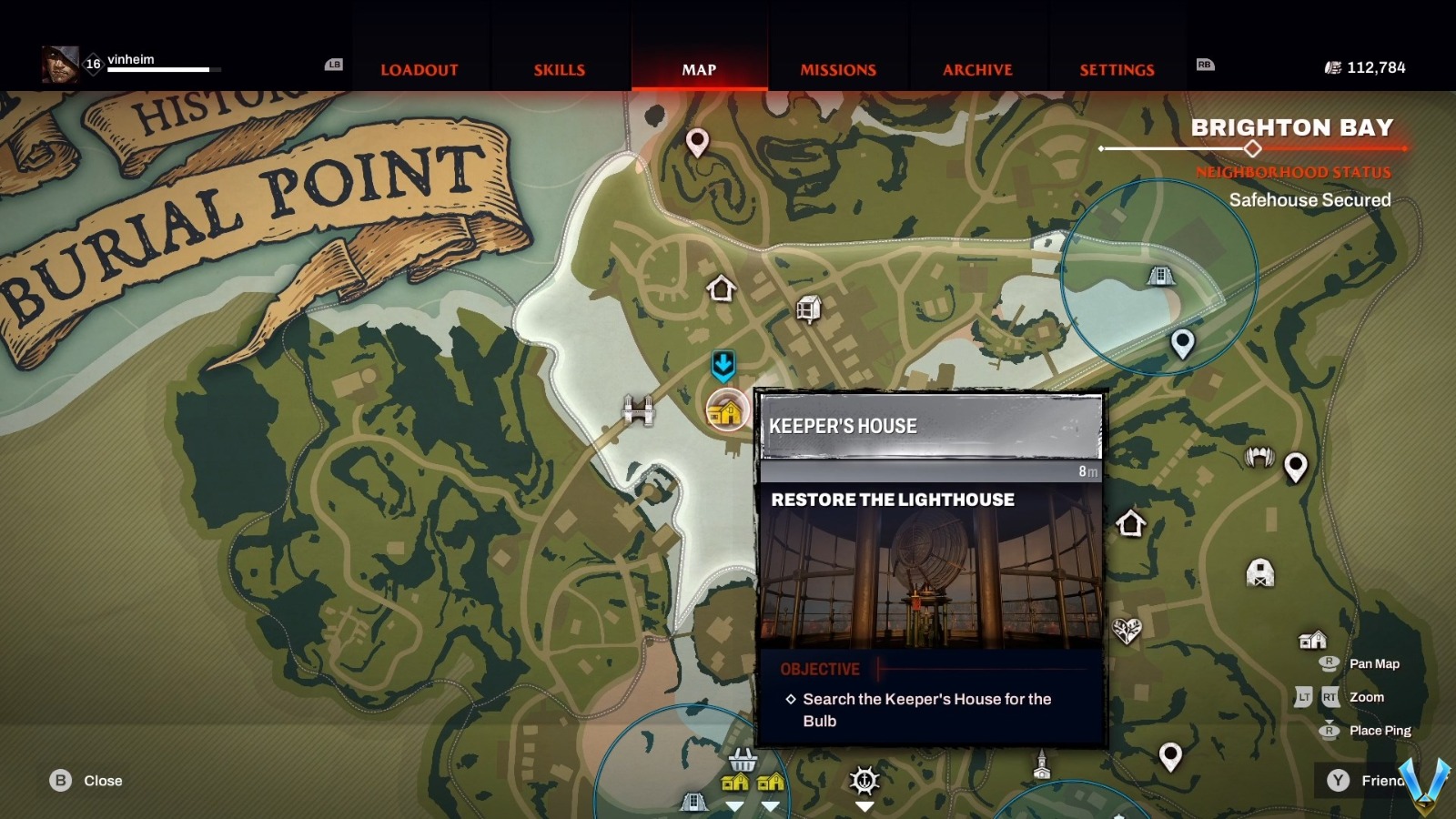Switch to the Skills tab

(559, 70)
